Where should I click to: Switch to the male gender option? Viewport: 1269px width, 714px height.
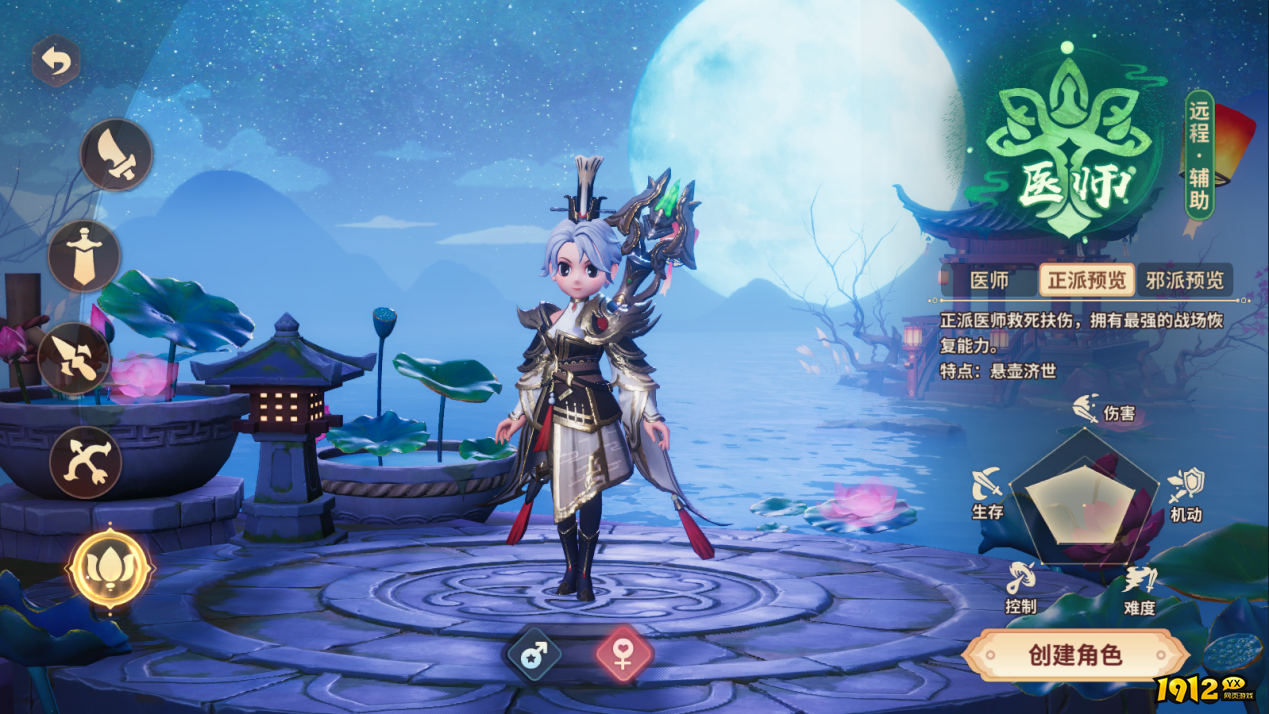[x=534, y=656]
